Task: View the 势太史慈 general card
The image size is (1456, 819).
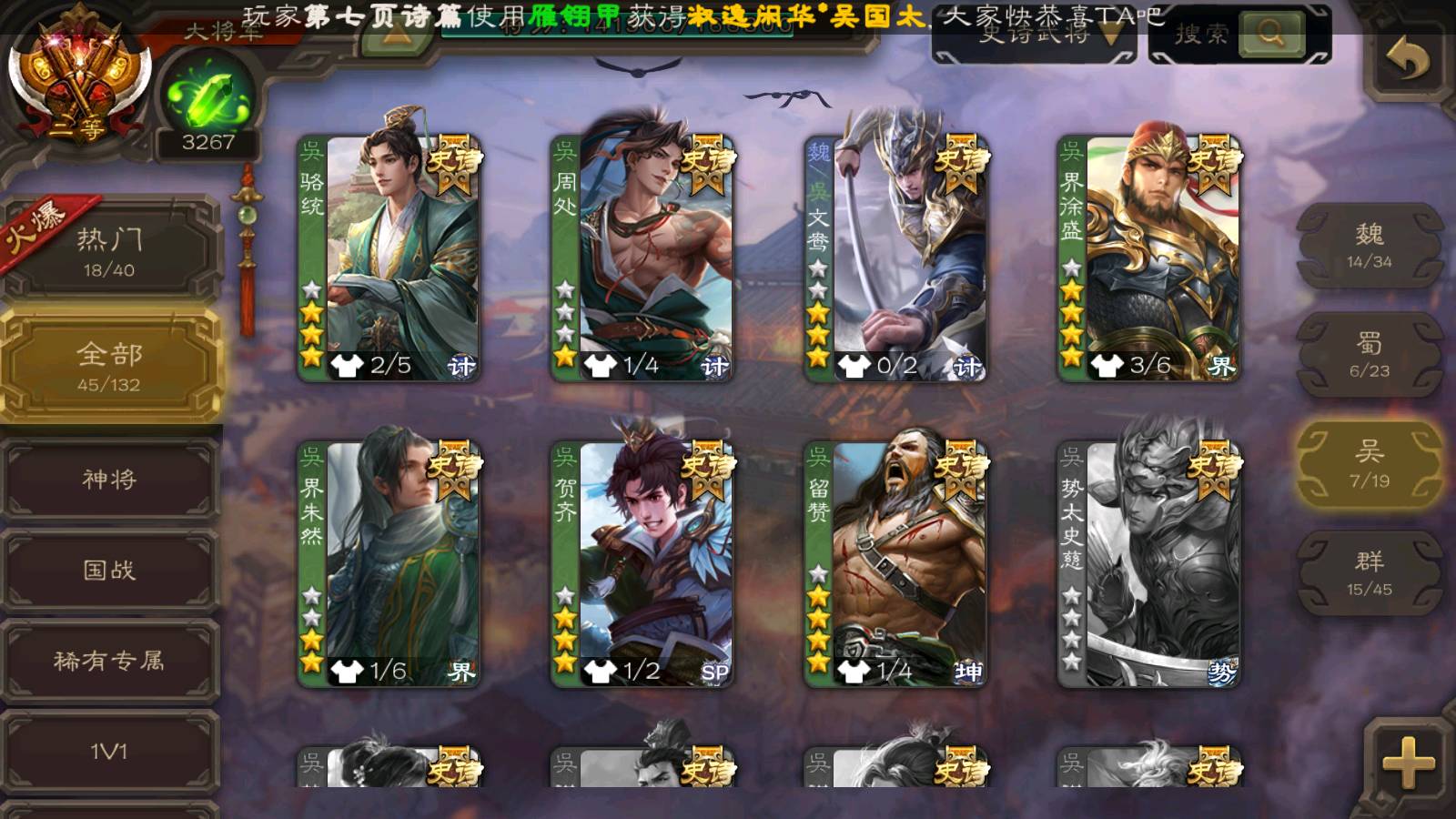Action: (x=1148, y=564)
